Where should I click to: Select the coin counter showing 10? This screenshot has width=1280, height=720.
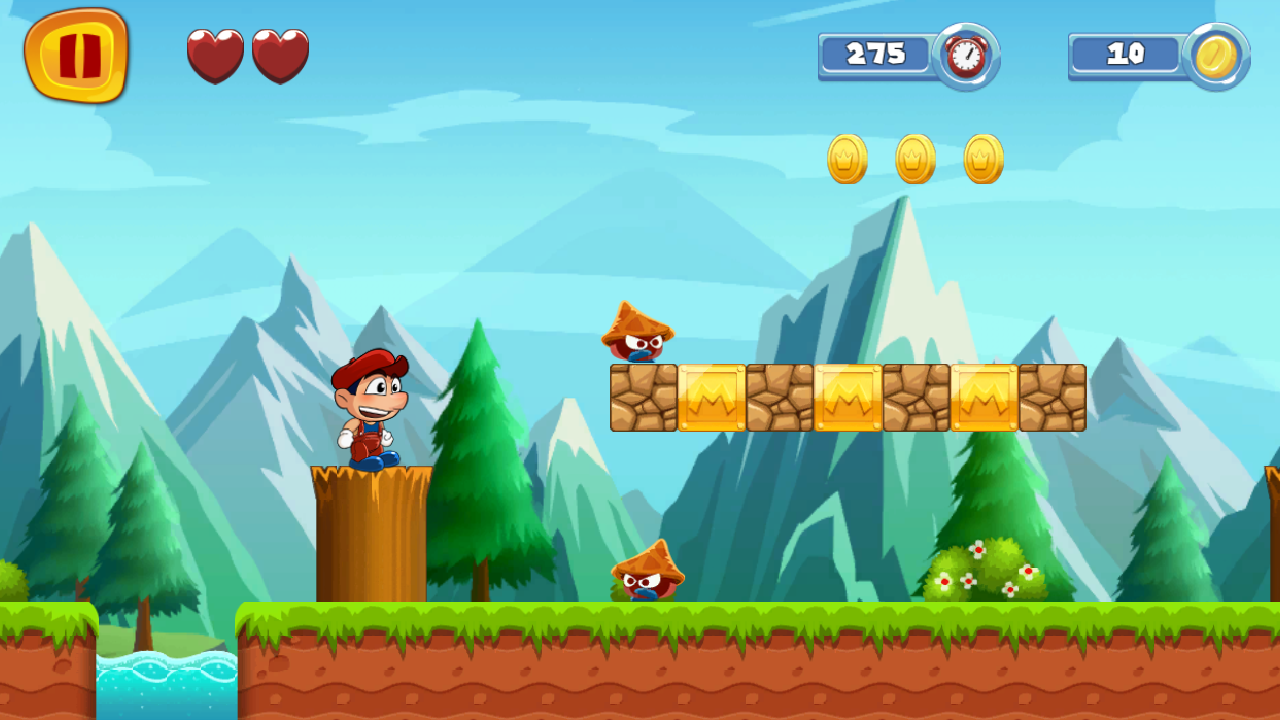tap(1126, 55)
